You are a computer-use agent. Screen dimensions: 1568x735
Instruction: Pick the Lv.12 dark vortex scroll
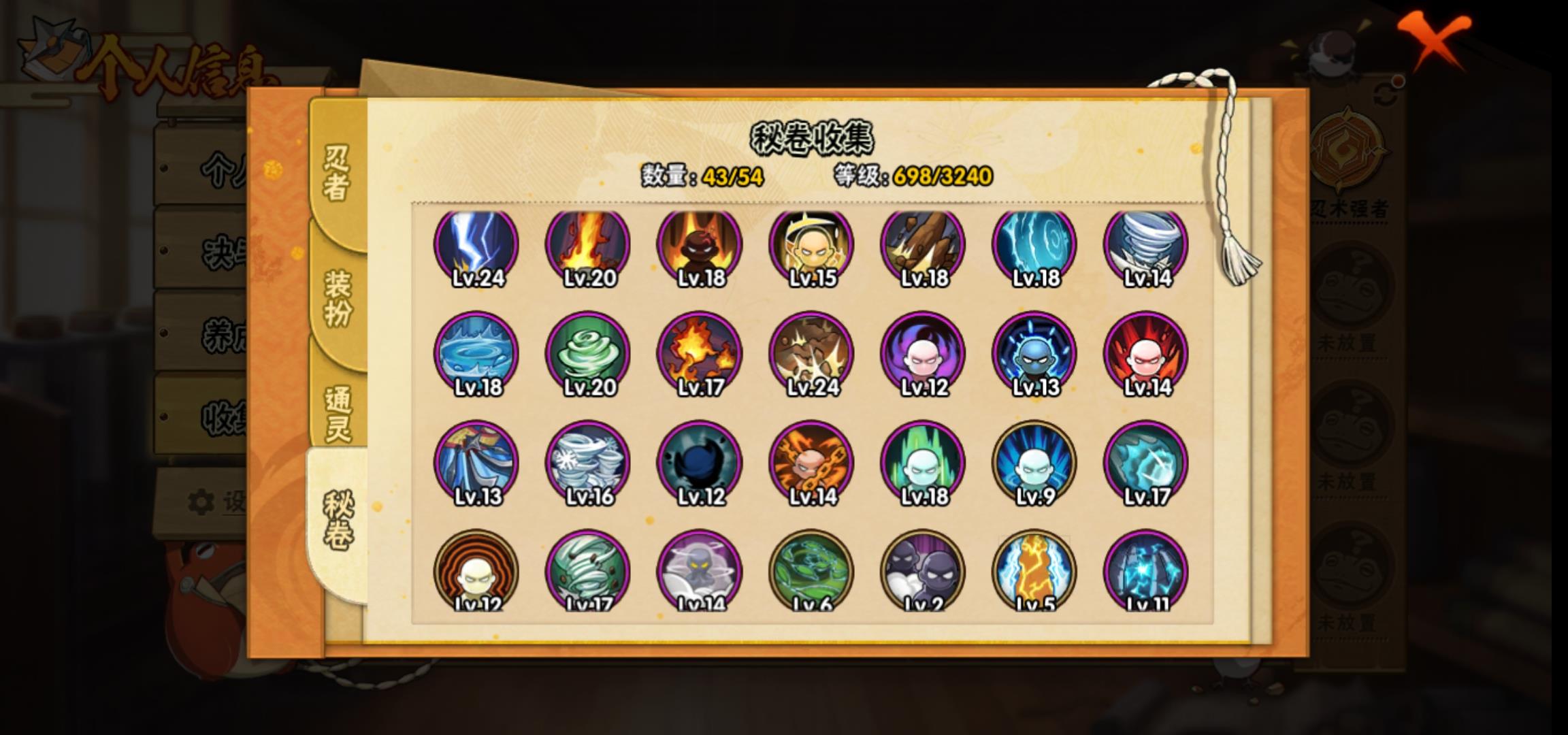tap(700, 464)
